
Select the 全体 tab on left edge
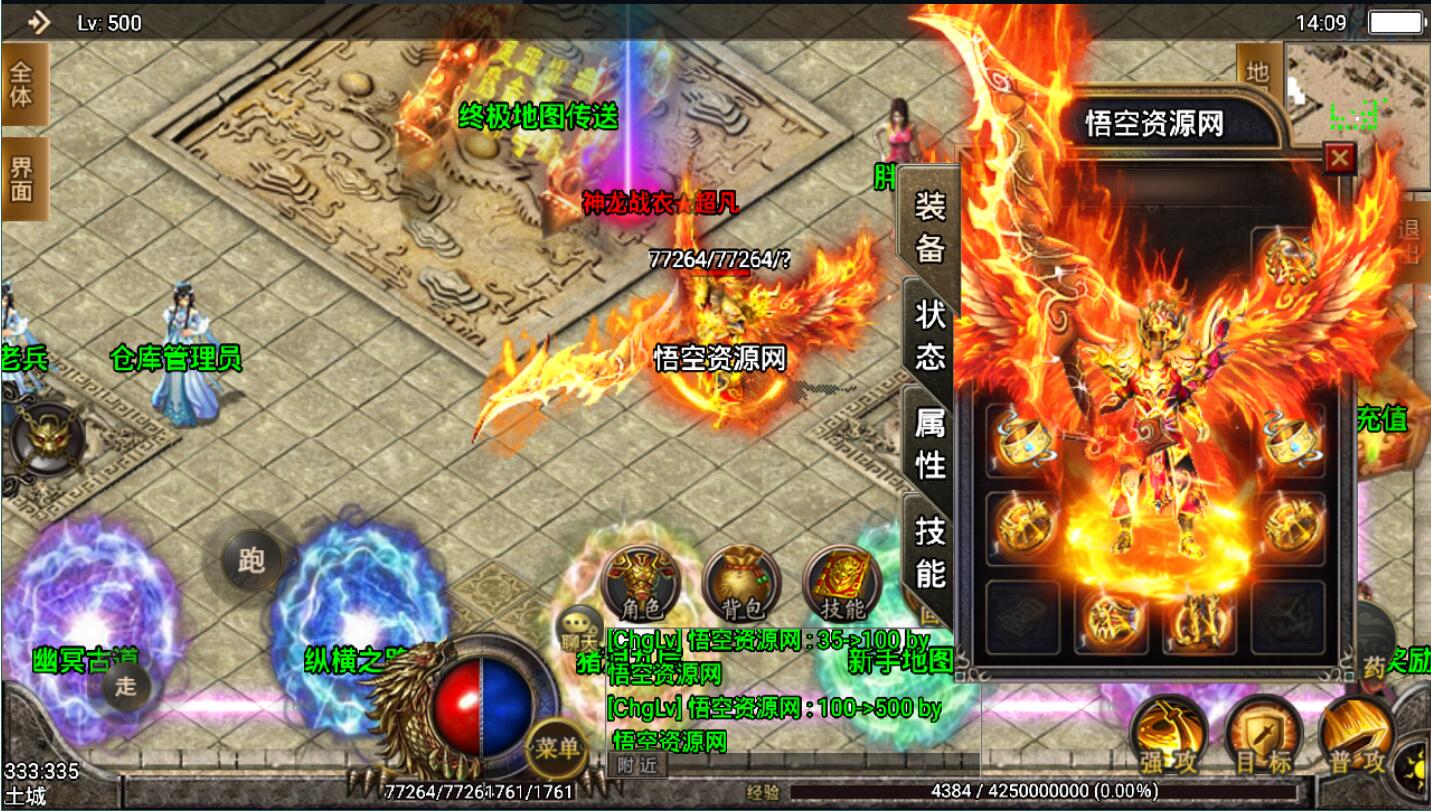click(x=22, y=84)
